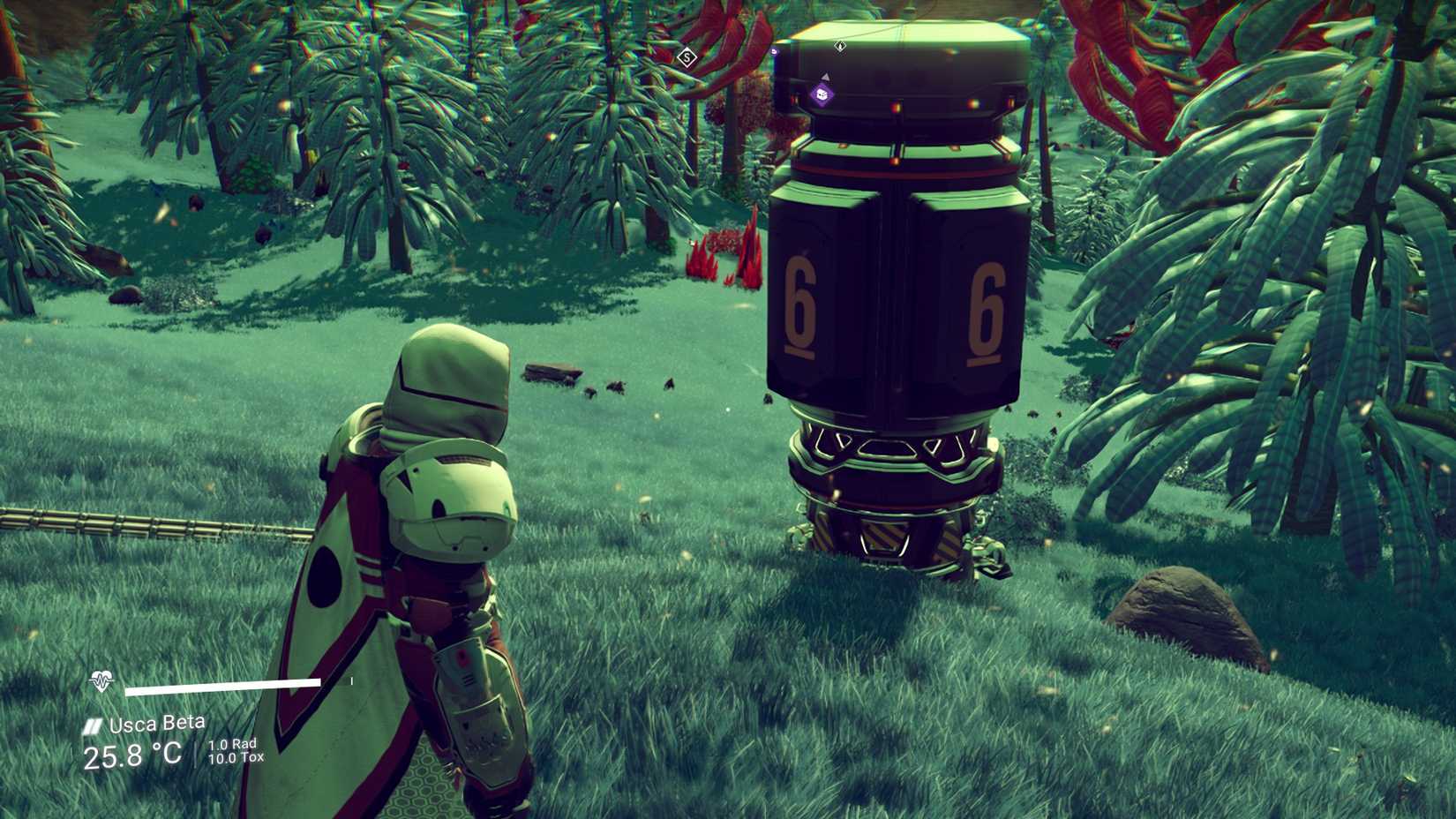Click the heartbeat hazard protection icon
The width and height of the screenshot is (1456, 819).
(x=101, y=681)
